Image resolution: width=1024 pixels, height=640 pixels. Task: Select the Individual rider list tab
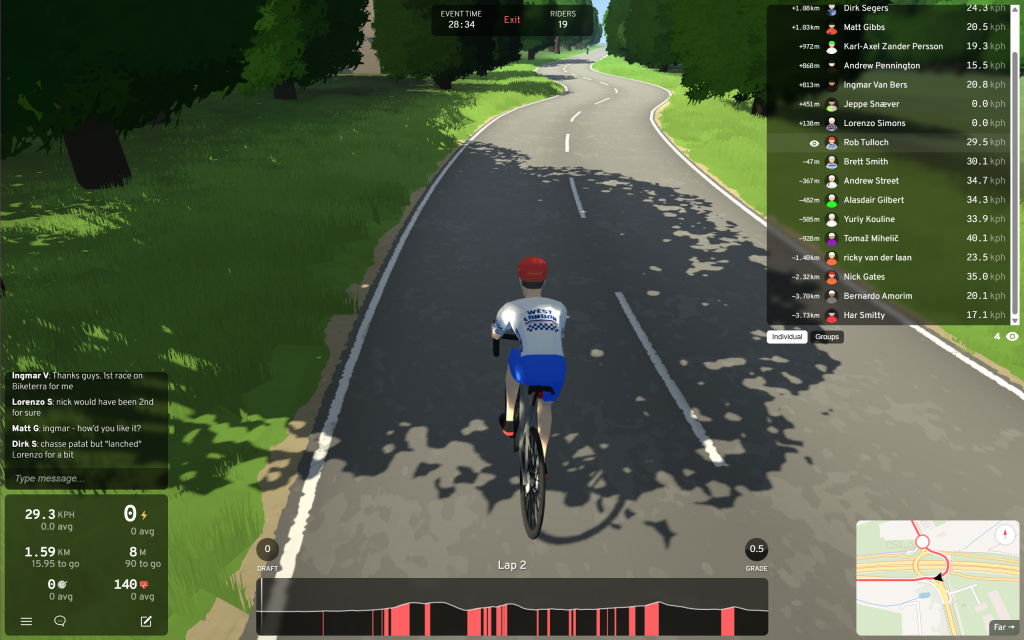point(788,337)
